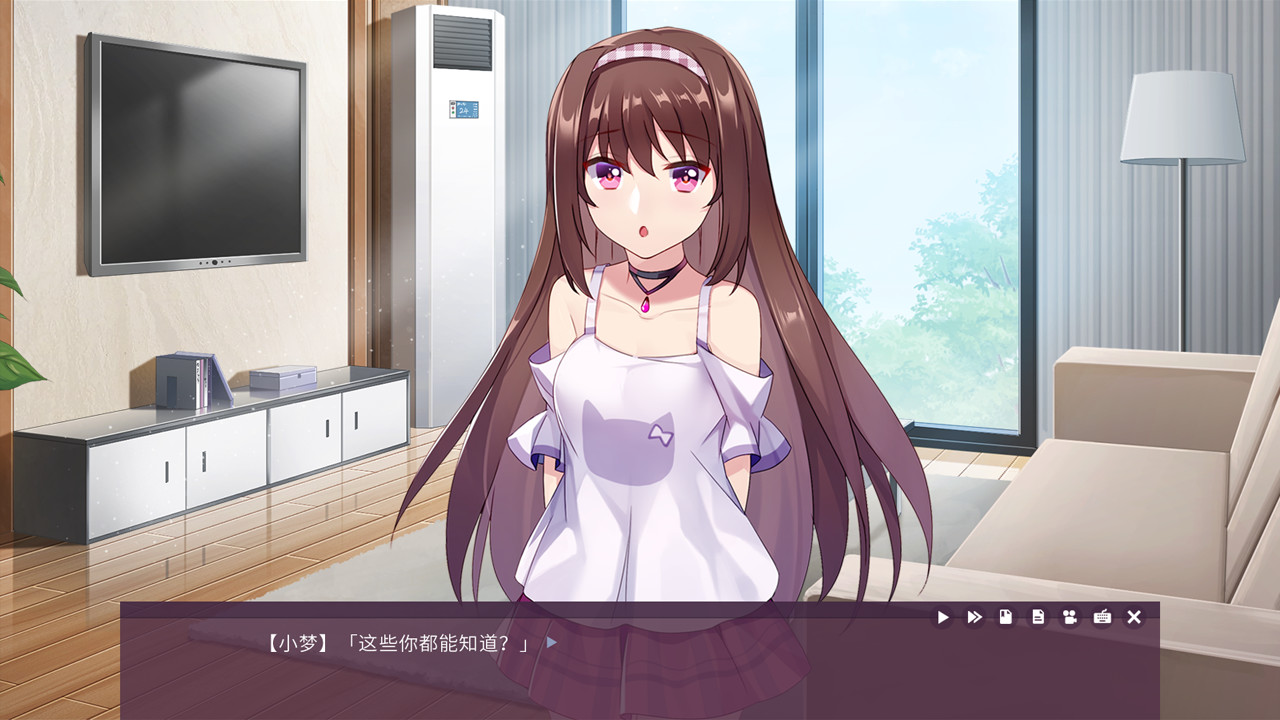The image size is (1280, 720).
Task: Open the save screen via the save-file icon
Action: tap(1007, 617)
